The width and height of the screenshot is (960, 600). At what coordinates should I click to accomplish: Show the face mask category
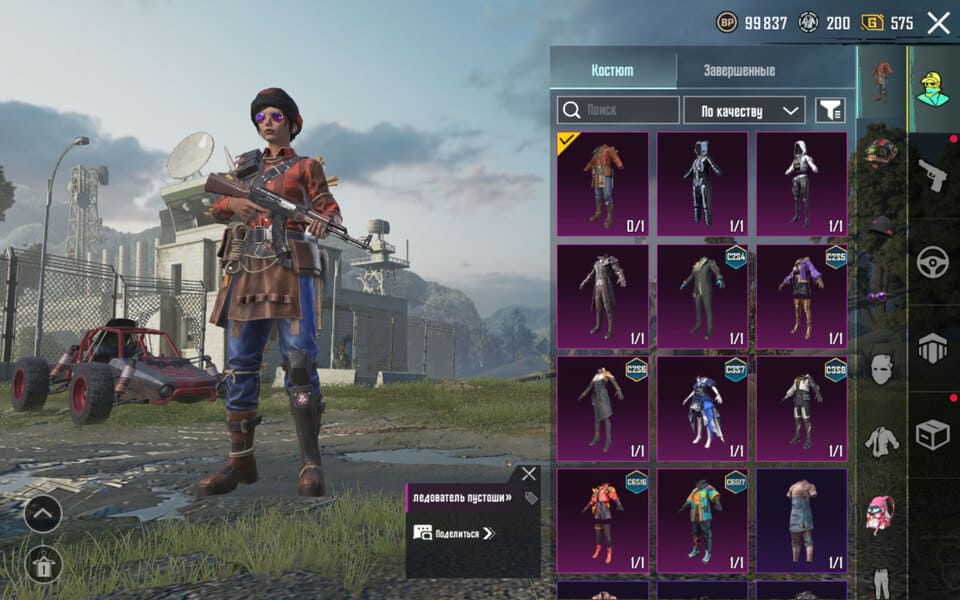coord(881,369)
